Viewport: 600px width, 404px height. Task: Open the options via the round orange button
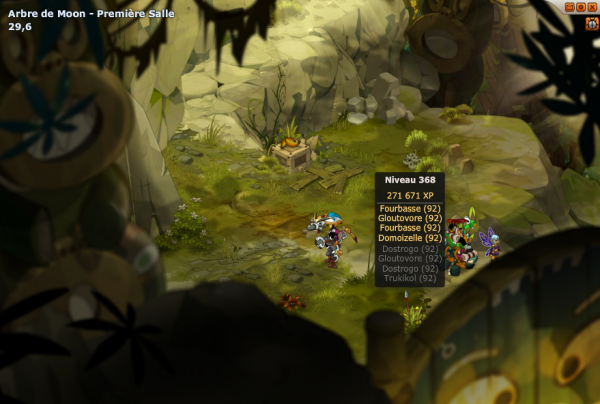coord(581,7)
